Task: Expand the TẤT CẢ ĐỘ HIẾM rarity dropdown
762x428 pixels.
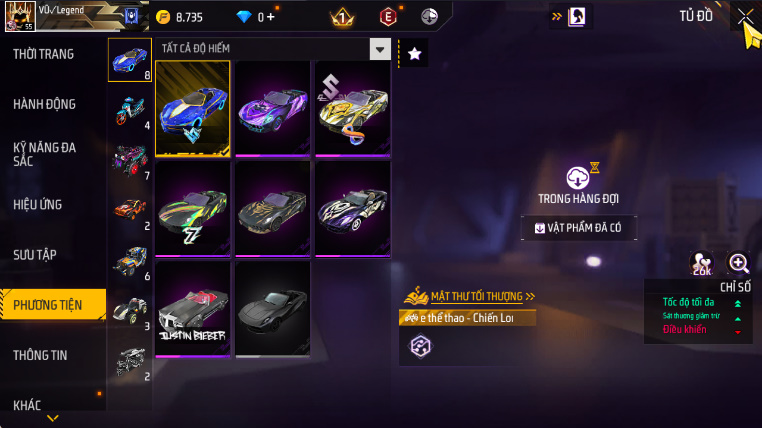Action: coord(379,49)
